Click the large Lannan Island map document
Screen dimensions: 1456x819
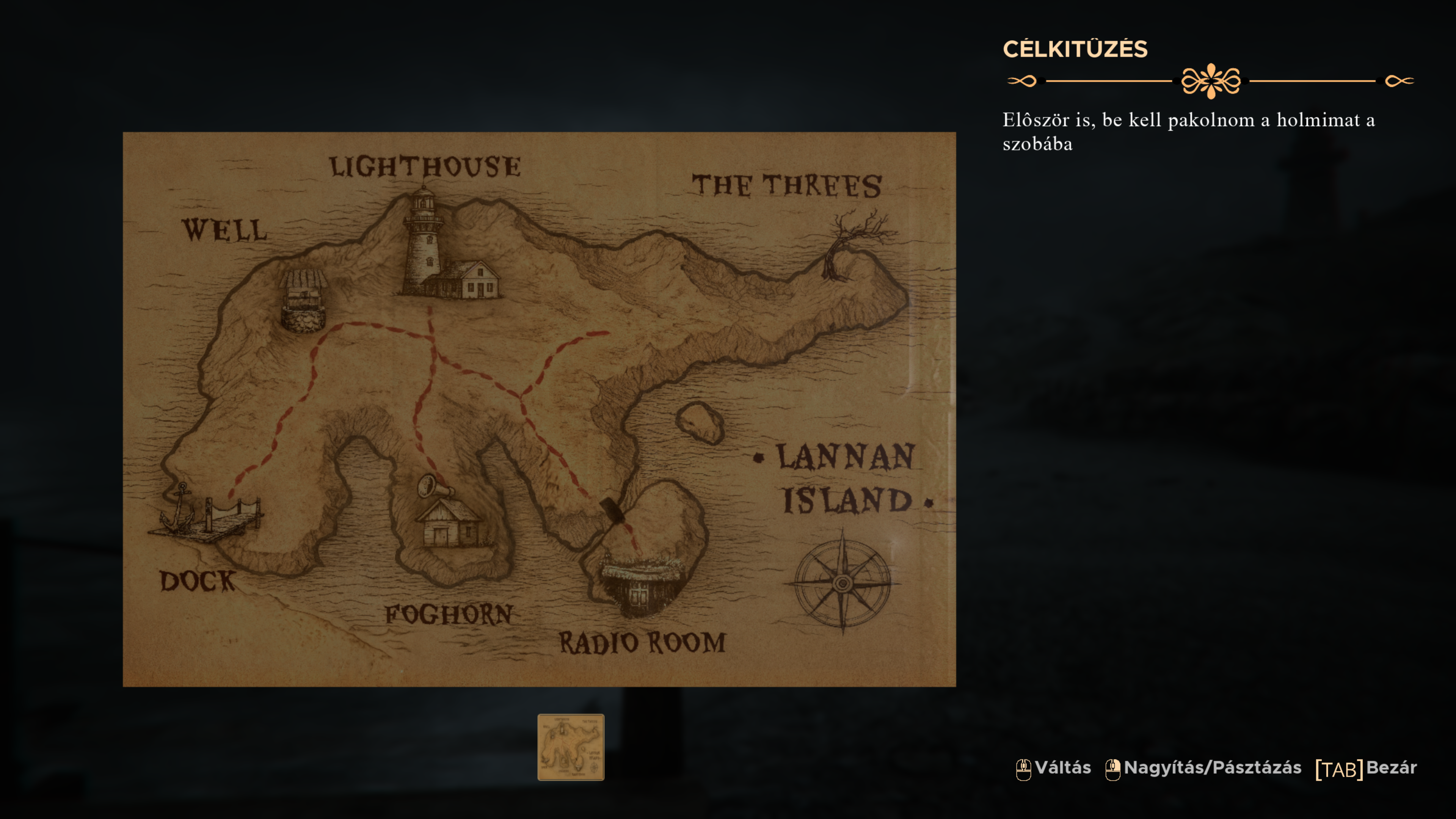coord(539,409)
